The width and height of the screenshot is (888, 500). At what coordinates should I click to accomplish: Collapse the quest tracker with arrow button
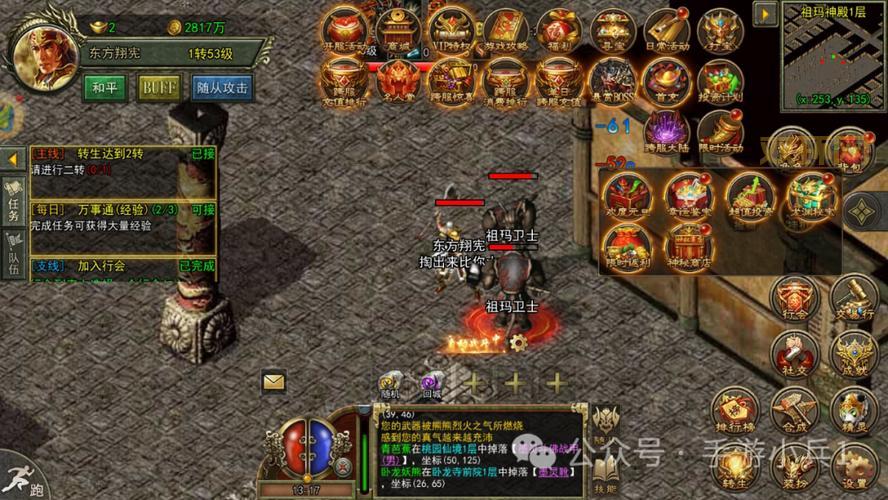(x=12, y=159)
